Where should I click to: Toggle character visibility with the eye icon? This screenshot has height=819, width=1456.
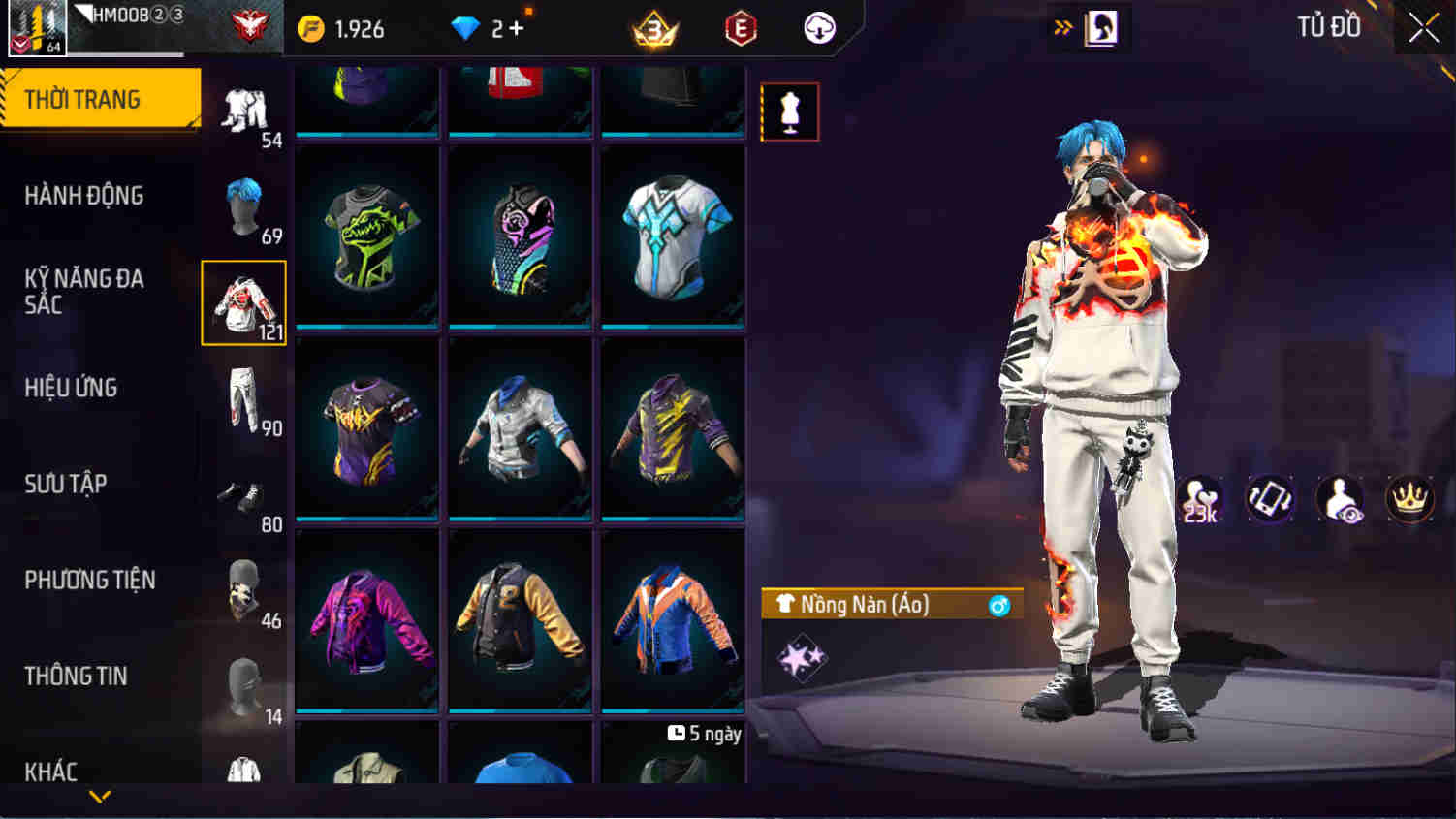1343,499
